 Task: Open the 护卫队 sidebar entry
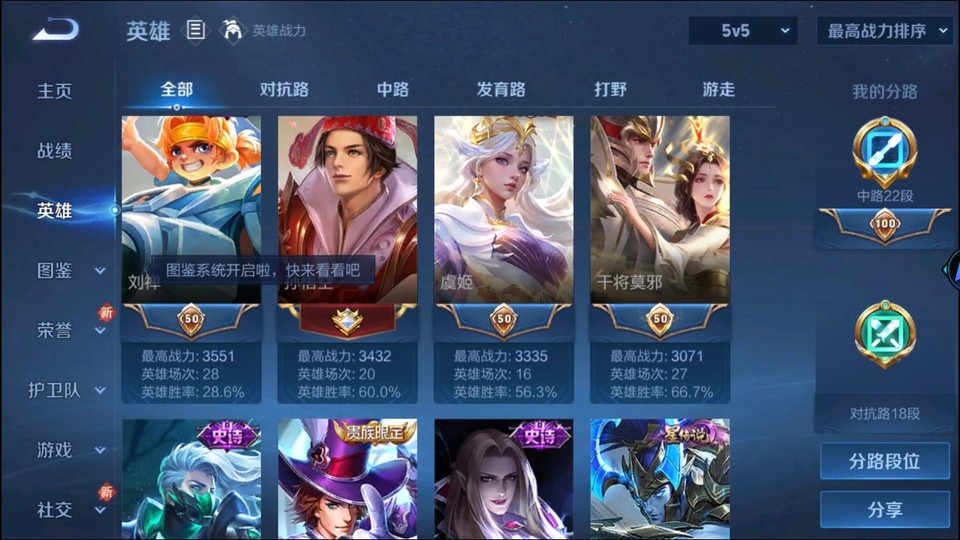60,390
